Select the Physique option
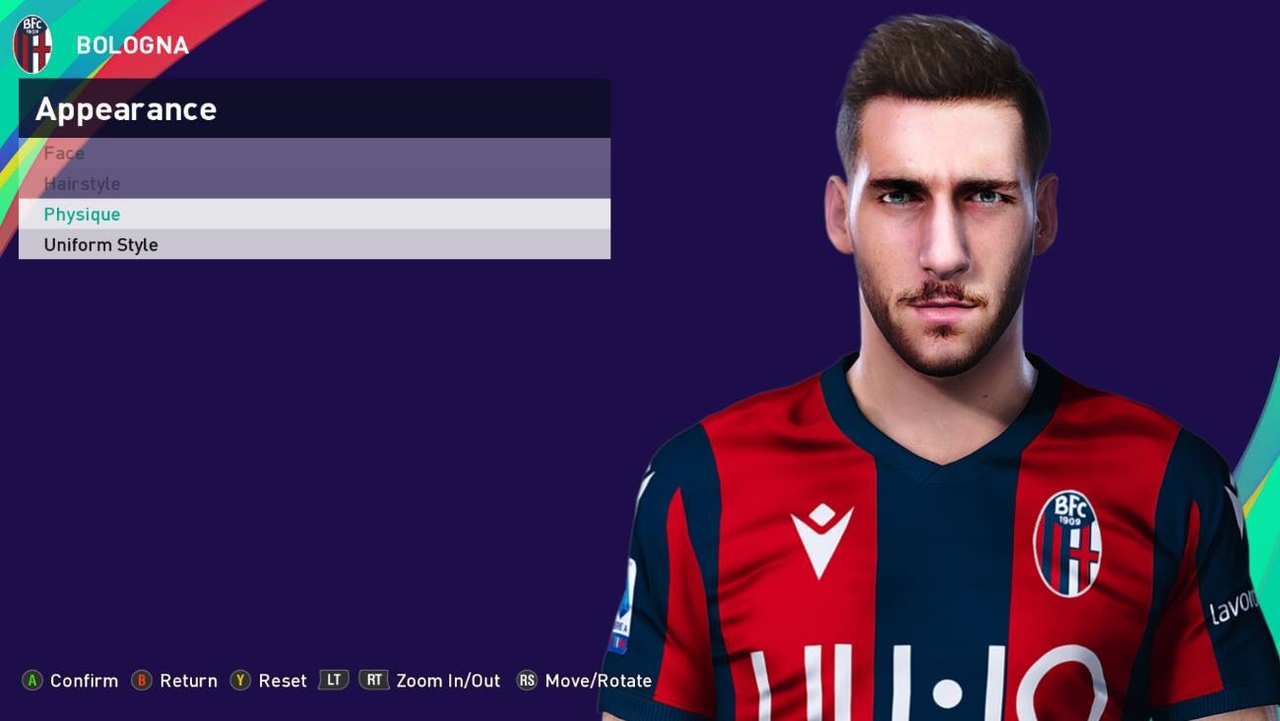This screenshot has width=1280, height=721. click(x=82, y=214)
